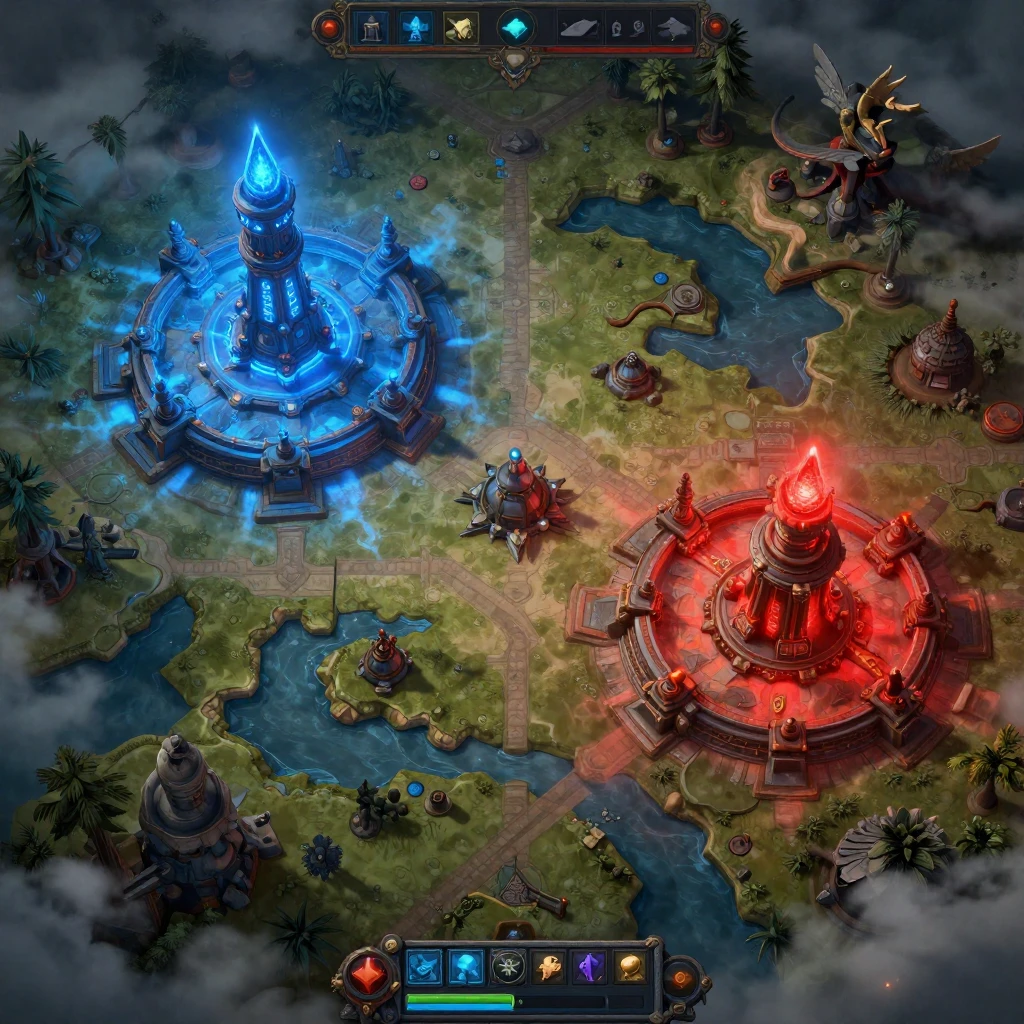
Task: Click the orange spiral orb button
Action: coord(683,977)
